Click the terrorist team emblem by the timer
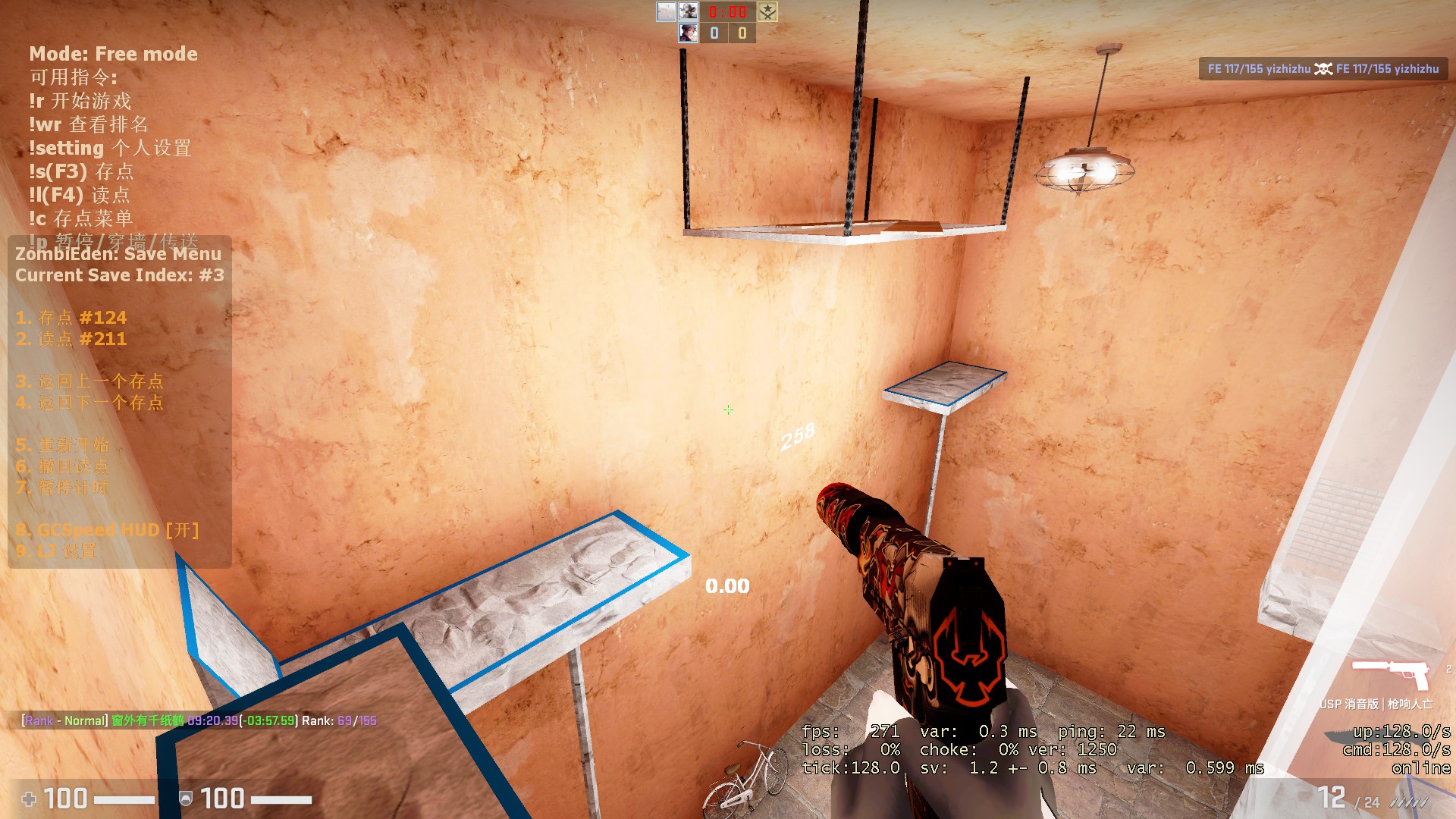The width and height of the screenshot is (1456, 819). pyautogui.click(x=767, y=11)
